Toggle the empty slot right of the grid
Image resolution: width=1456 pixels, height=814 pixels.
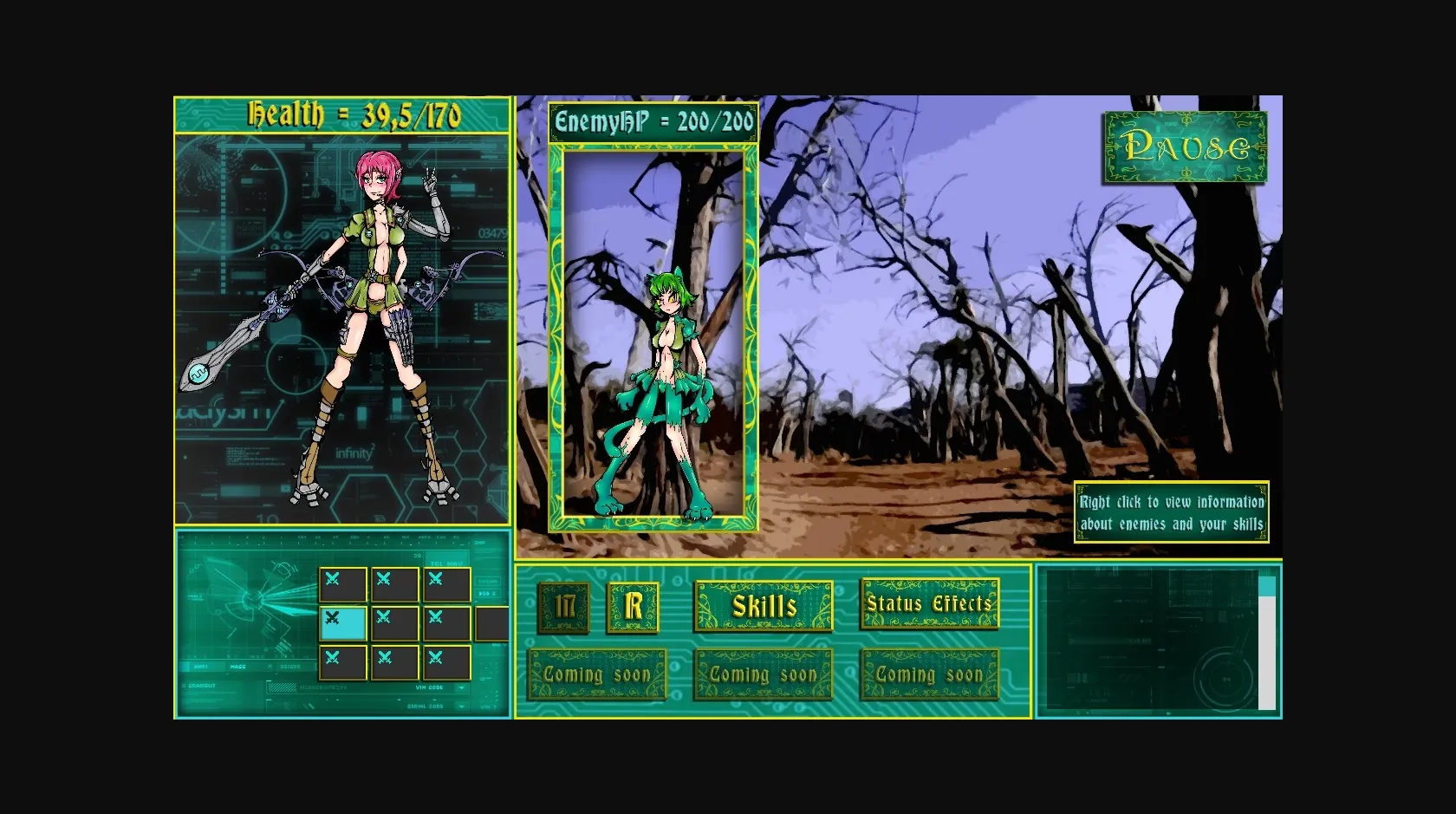(492, 622)
